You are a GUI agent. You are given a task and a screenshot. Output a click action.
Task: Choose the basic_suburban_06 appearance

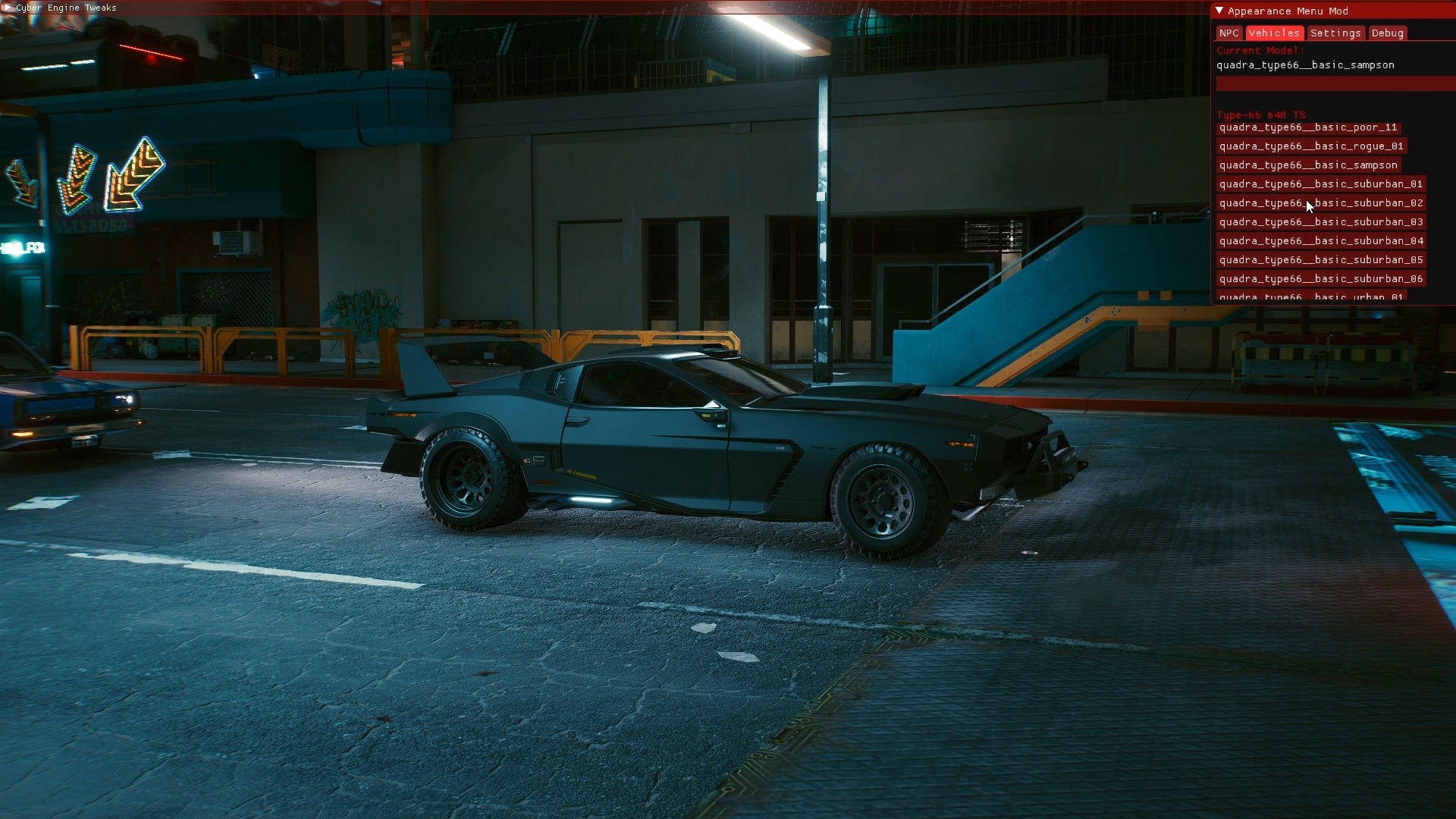tap(1321, 279)
